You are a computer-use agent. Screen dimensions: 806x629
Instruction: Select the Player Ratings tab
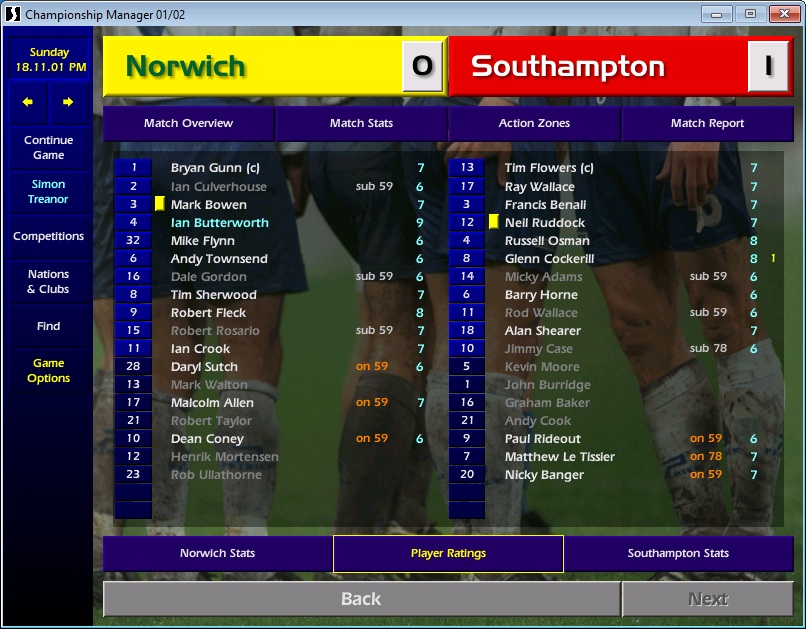(x=448, y=554)
